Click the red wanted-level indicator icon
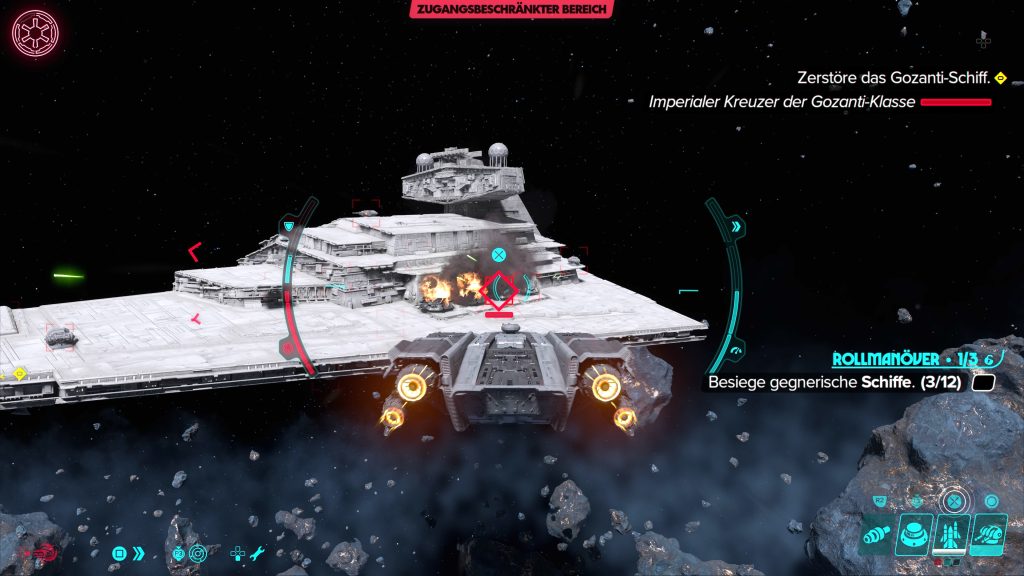The image size is (1024, 576). pyautogui.click(x=46, y=552)
